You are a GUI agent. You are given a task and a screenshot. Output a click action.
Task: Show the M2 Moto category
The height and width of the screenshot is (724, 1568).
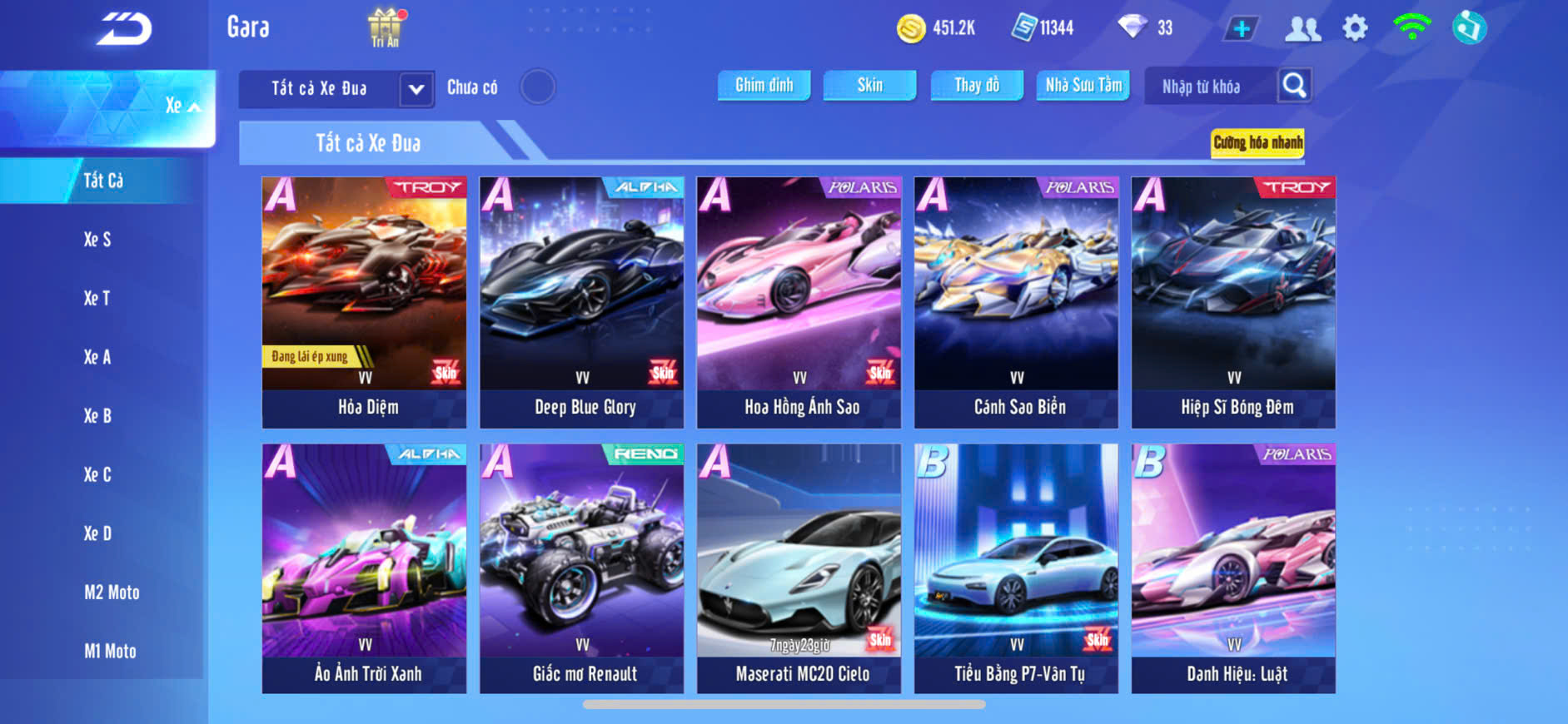[112, 593]
